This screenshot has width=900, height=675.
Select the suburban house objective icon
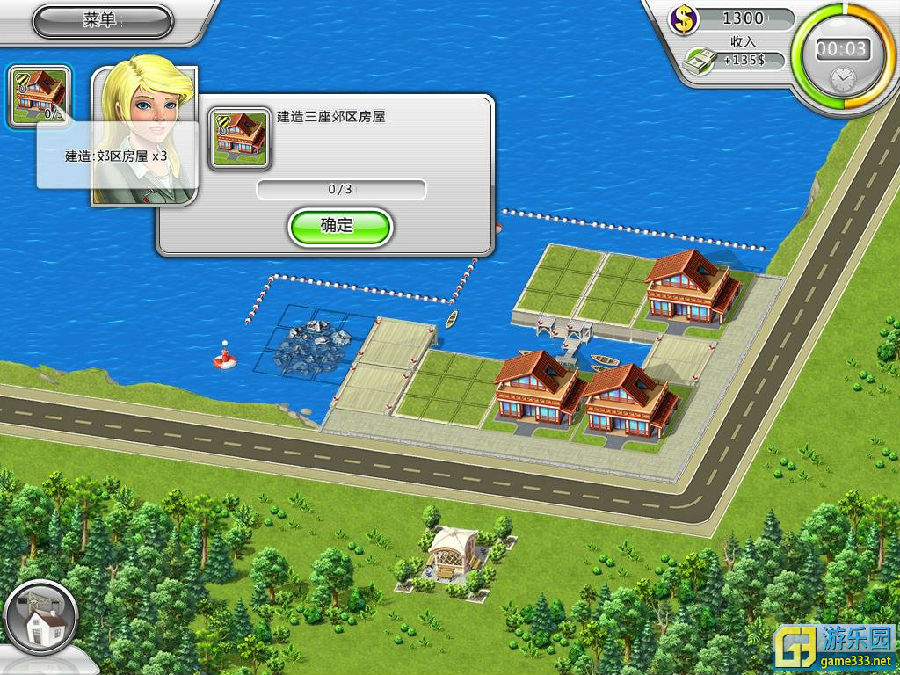[40, 96]
